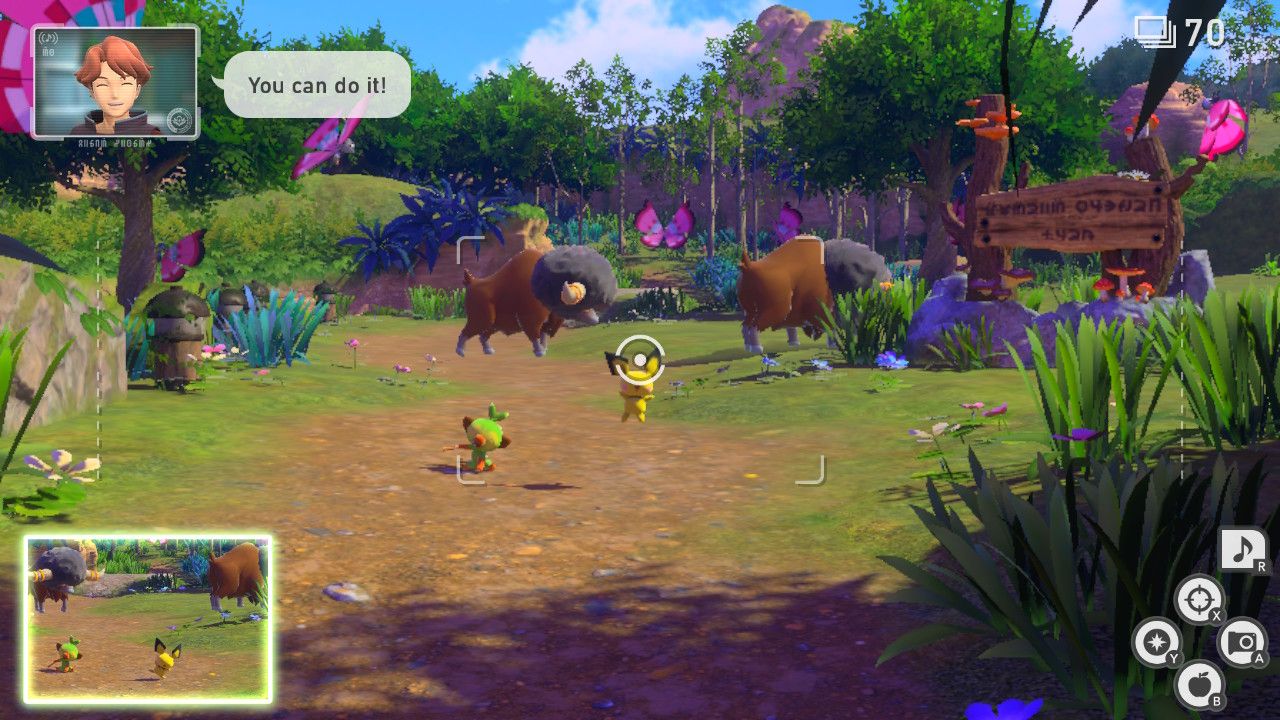Click the photo count reading 70

tap(1206, 31)
